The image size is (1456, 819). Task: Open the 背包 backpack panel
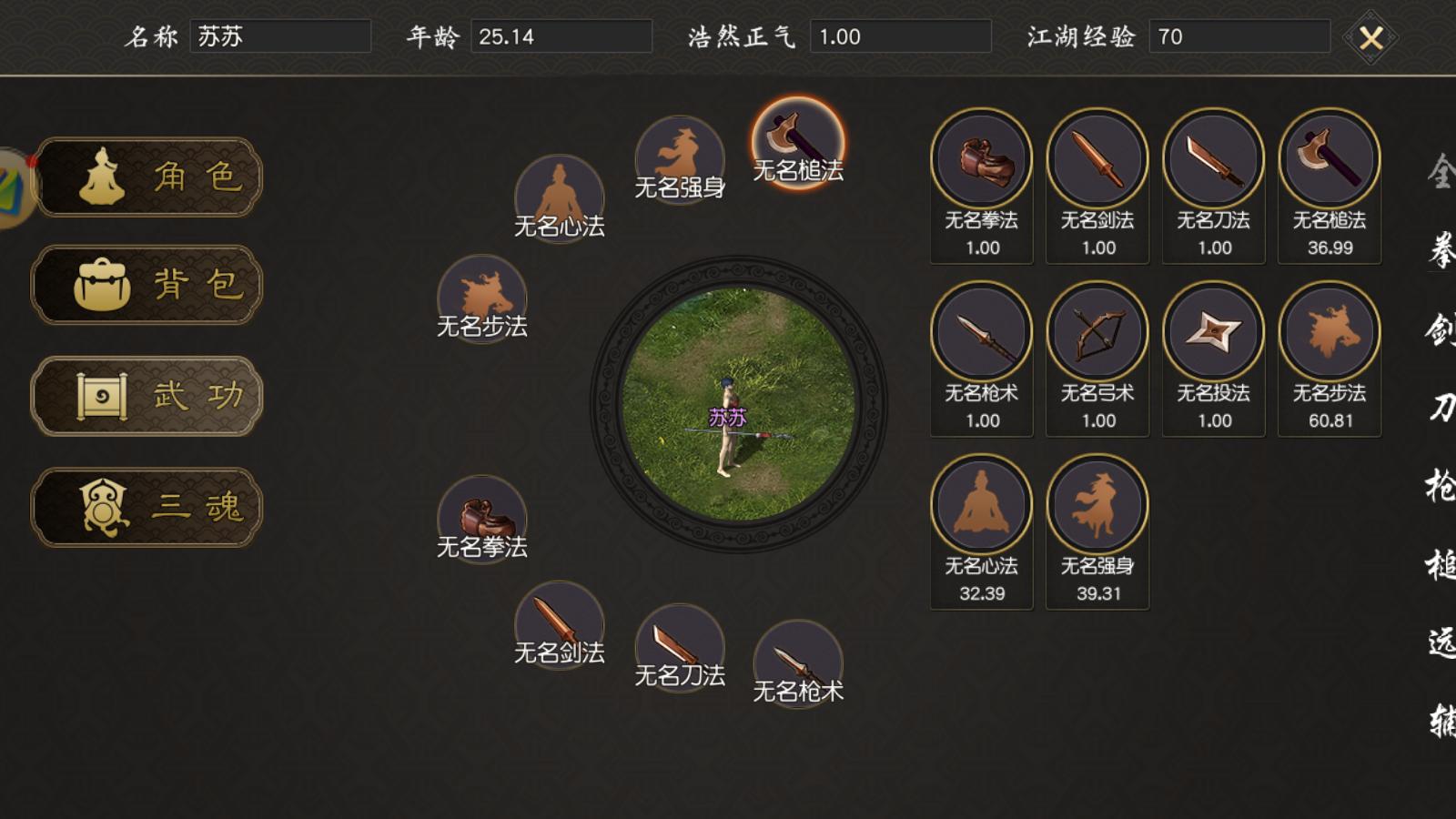coord(147,286)
